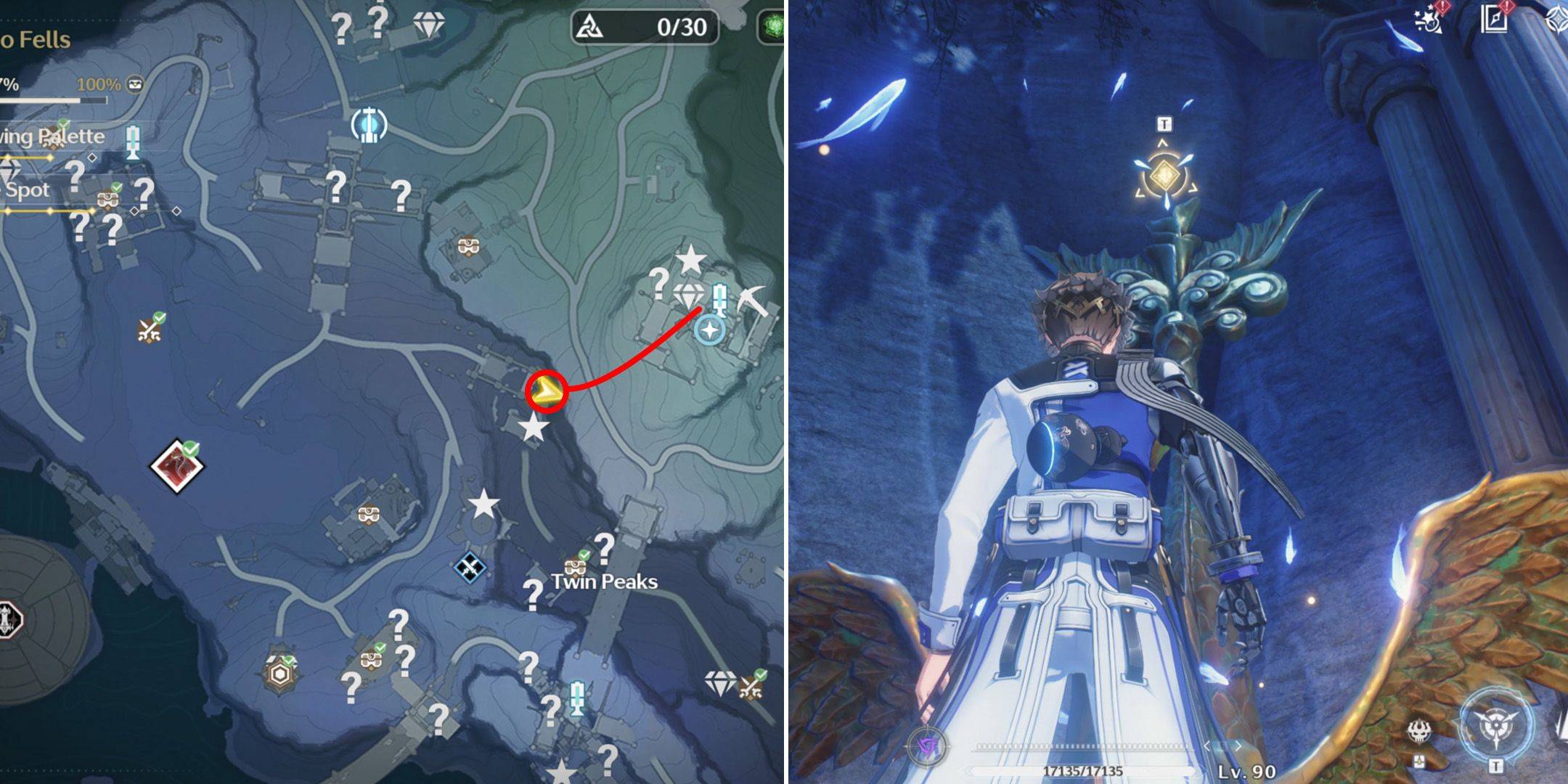
Task: Open the 0/30 collectible tracker
Action: coord(645,28)
